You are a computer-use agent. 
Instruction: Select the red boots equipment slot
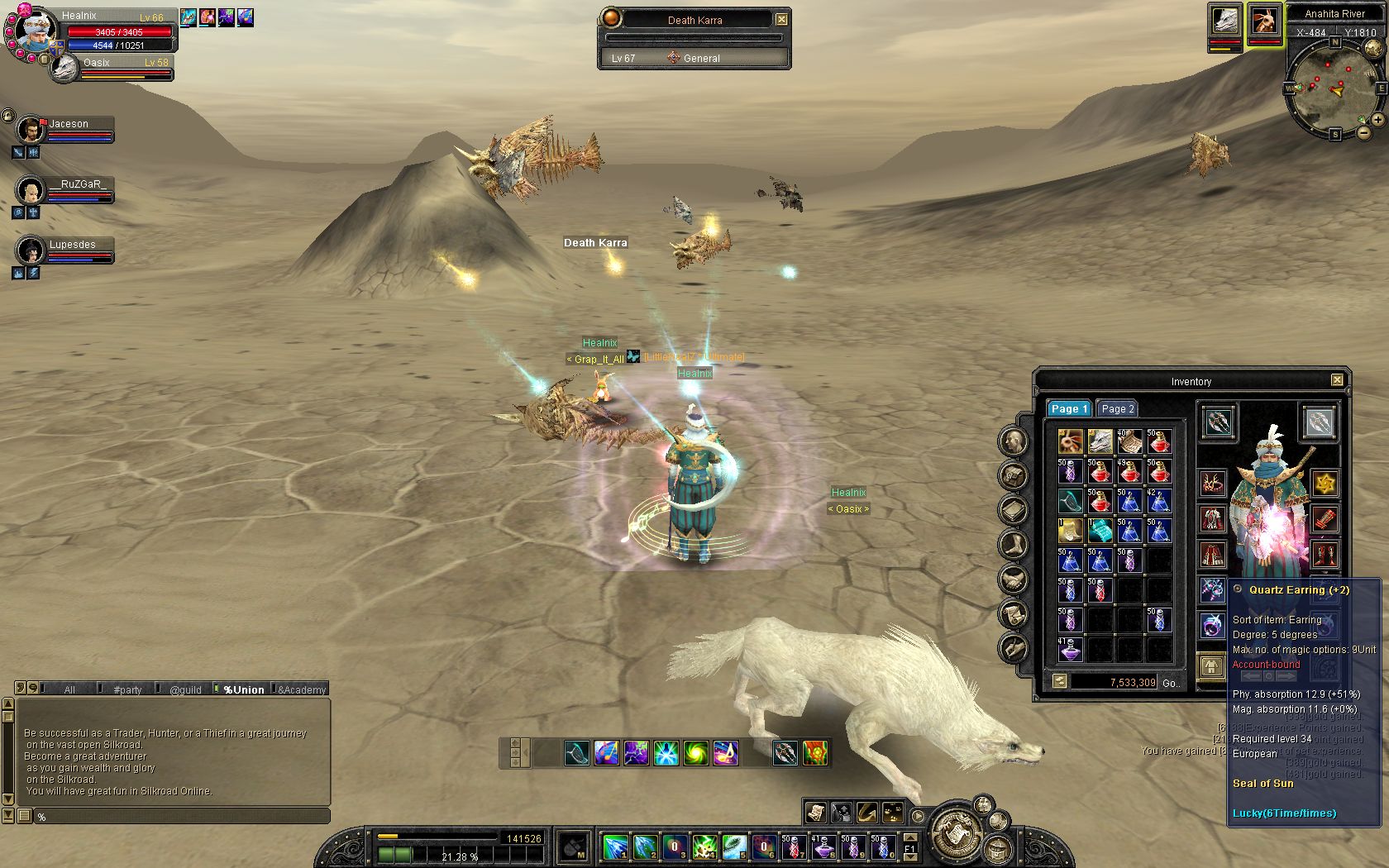1325,554
